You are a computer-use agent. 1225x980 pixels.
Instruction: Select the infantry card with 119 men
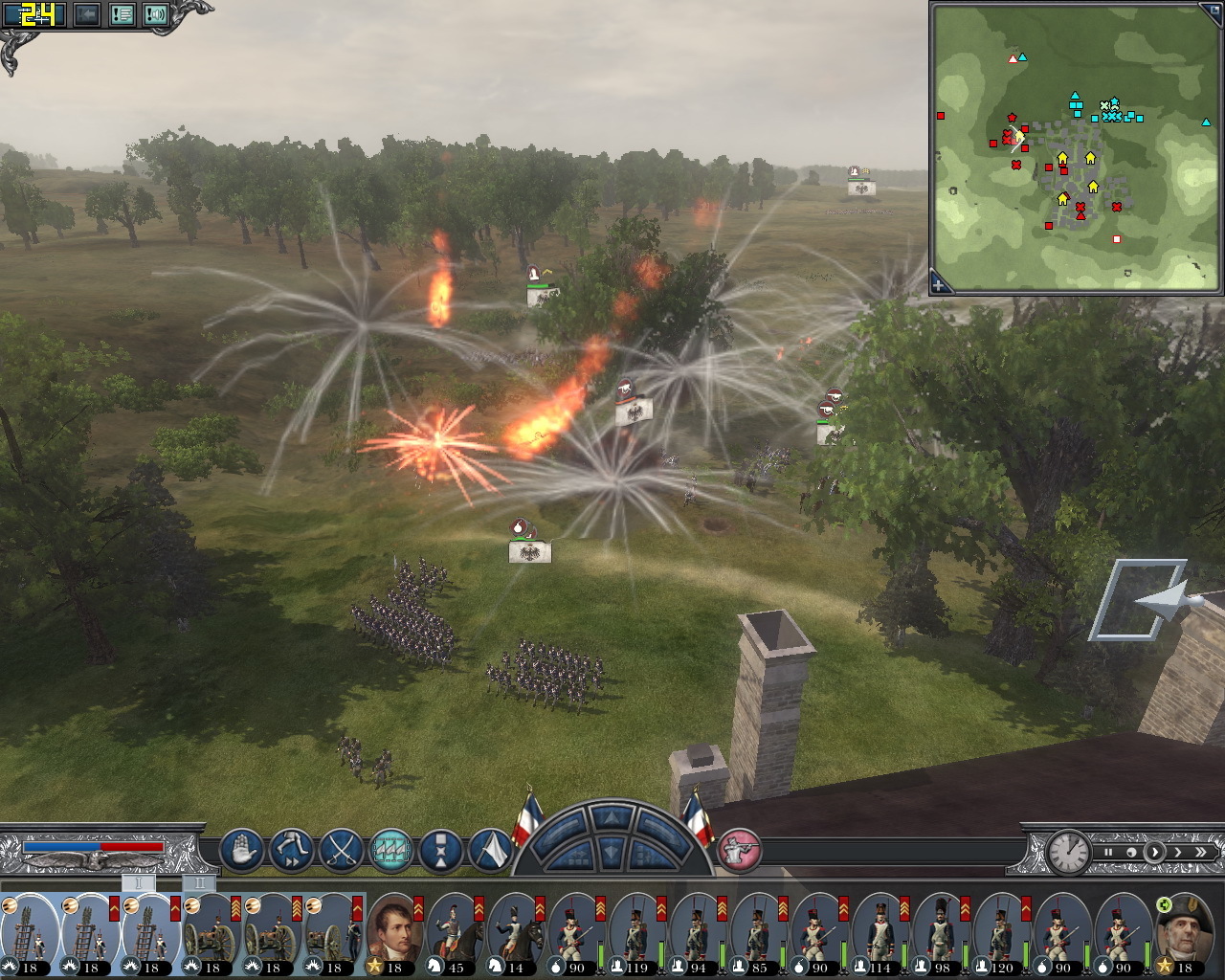636,931
